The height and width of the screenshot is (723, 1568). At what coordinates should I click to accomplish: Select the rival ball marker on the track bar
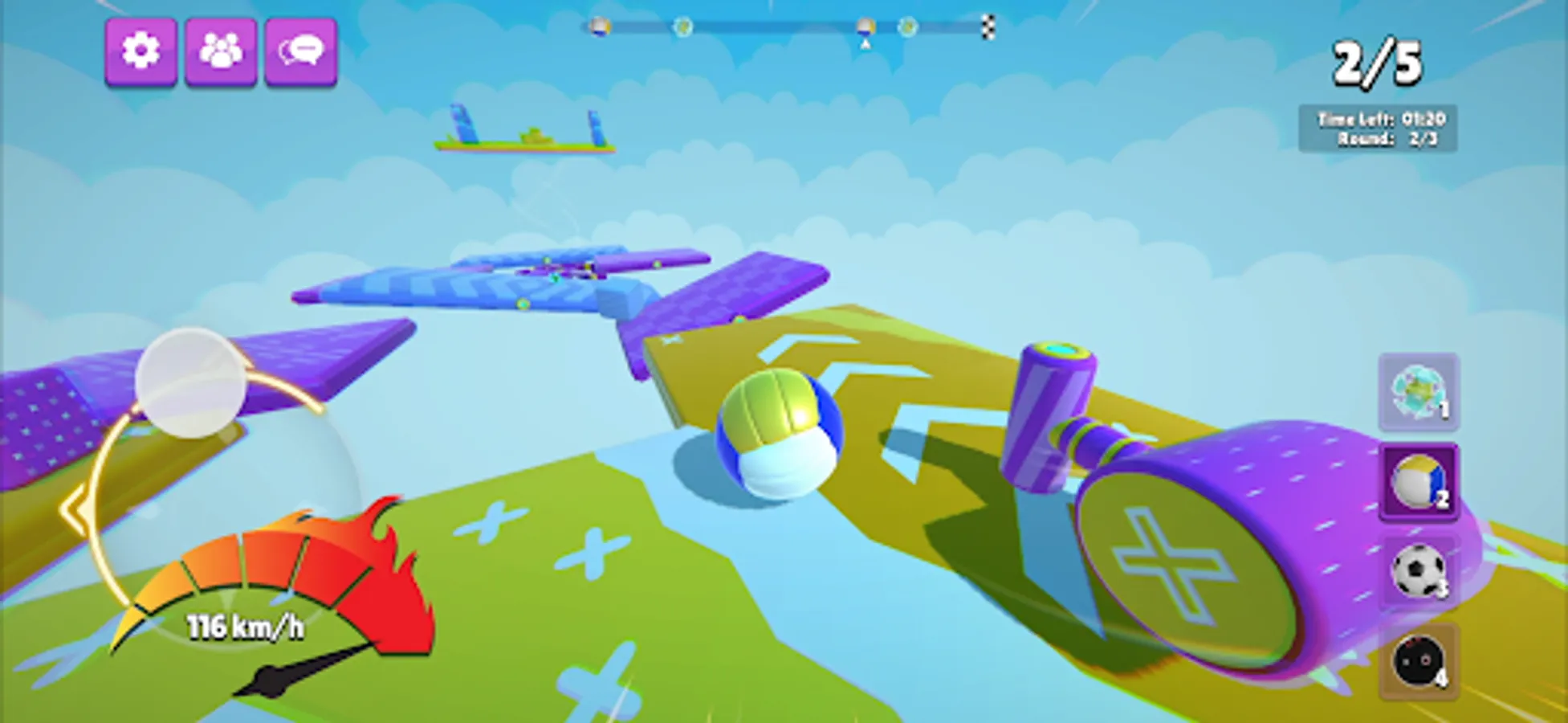click(x=682, y=27)
